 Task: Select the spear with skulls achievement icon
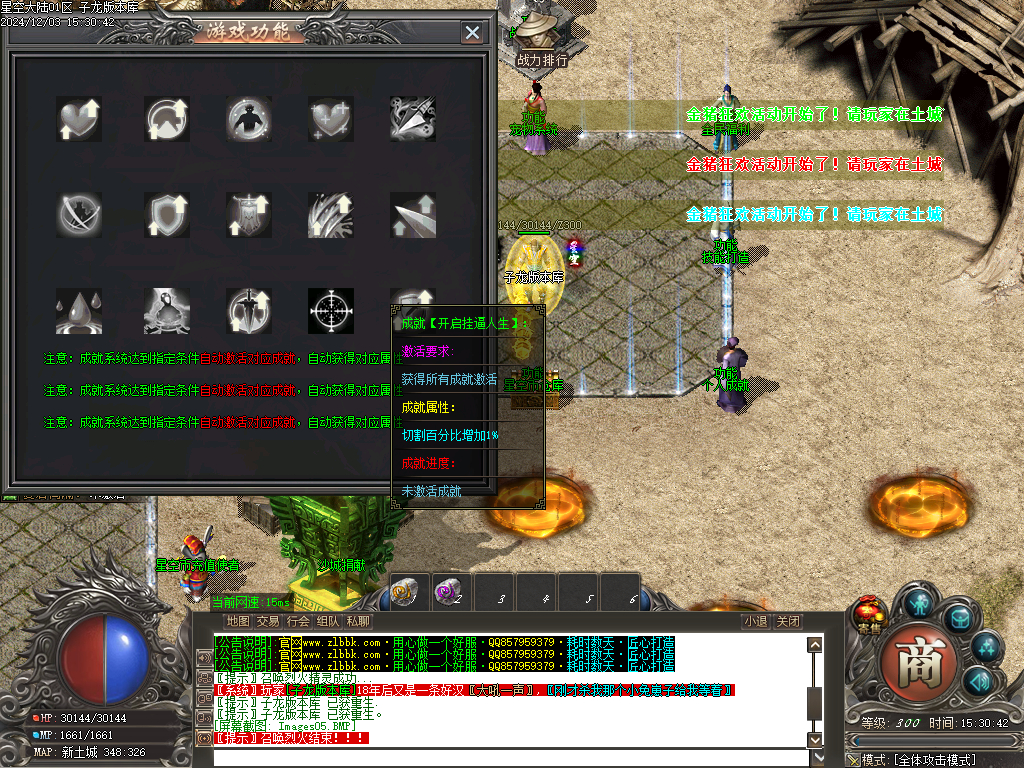point(412,118)
